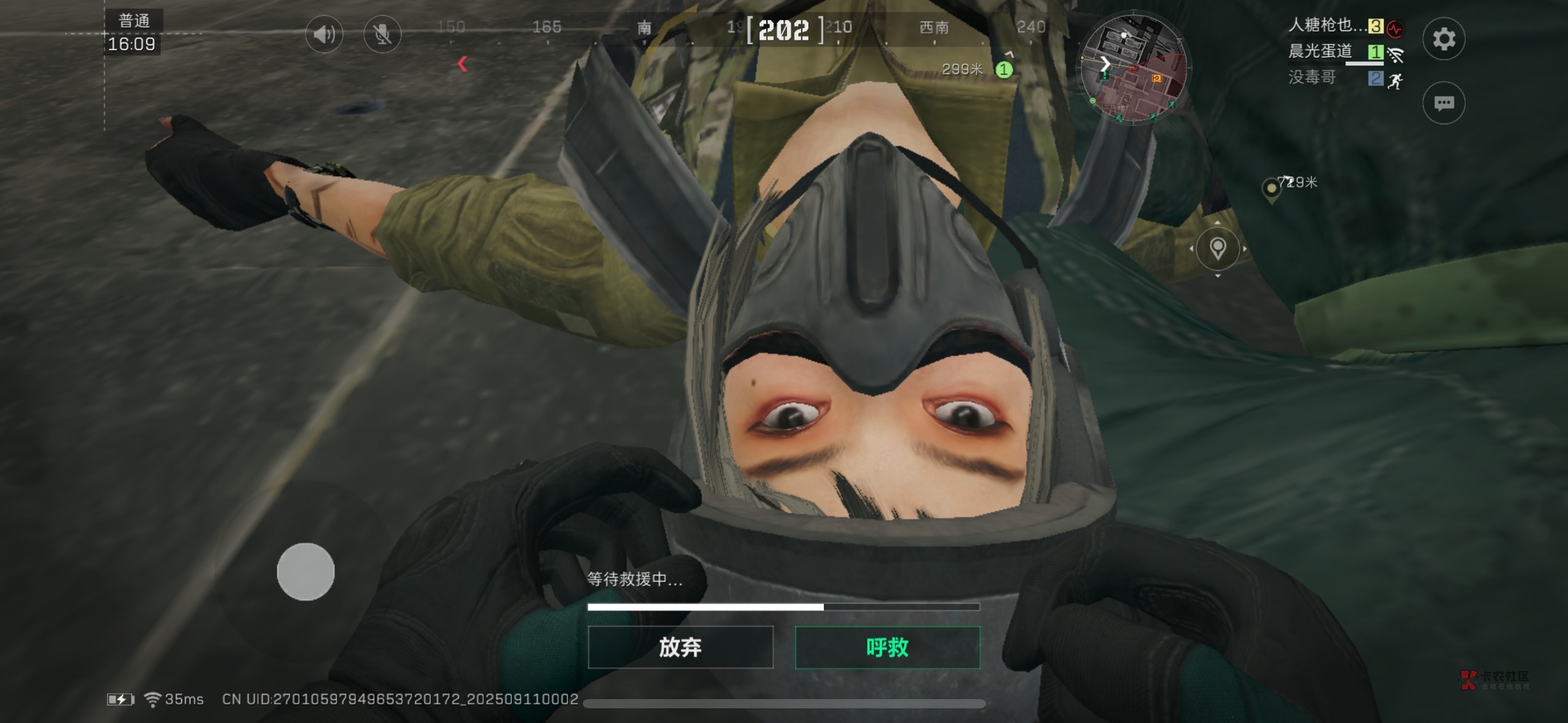Tap the 放弃 give-up button
Screen dimensions: 1568x723
coord(680,647)
